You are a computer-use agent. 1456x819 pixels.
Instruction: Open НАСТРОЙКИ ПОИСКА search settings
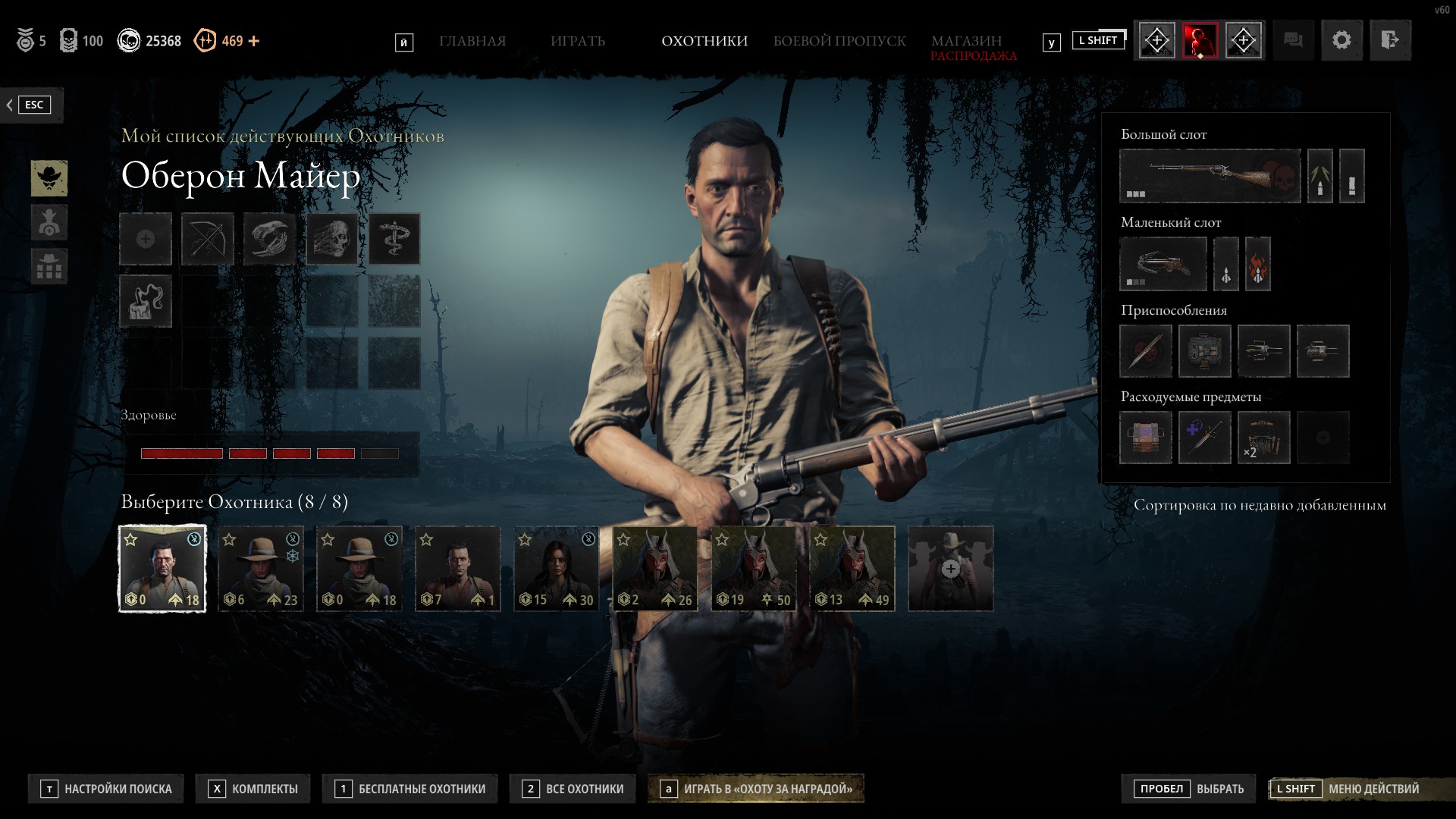coord(107,789)
